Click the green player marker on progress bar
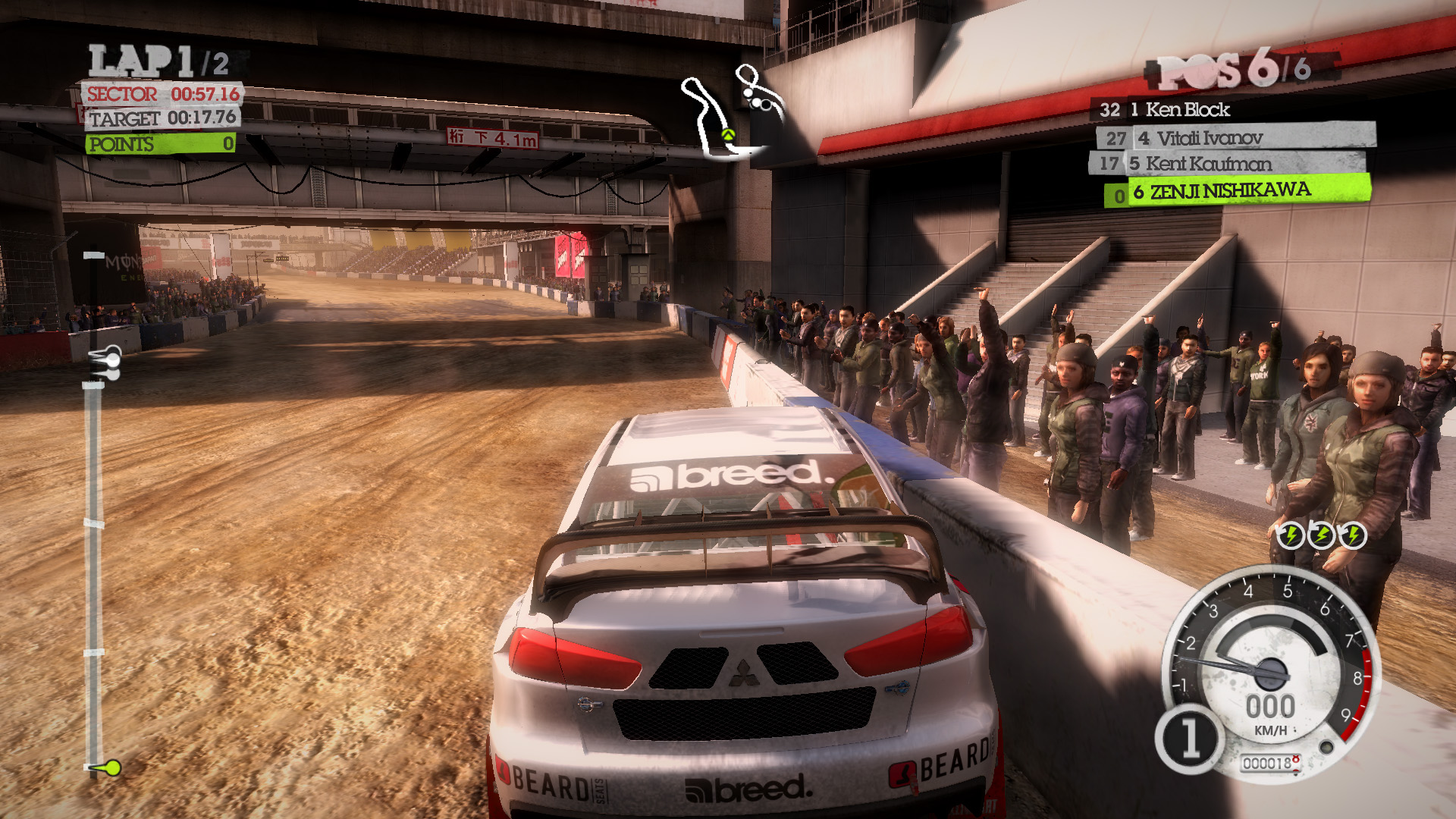Viewport: 1456px width, 819px height. pyautogui.click(x=111, y=768)
